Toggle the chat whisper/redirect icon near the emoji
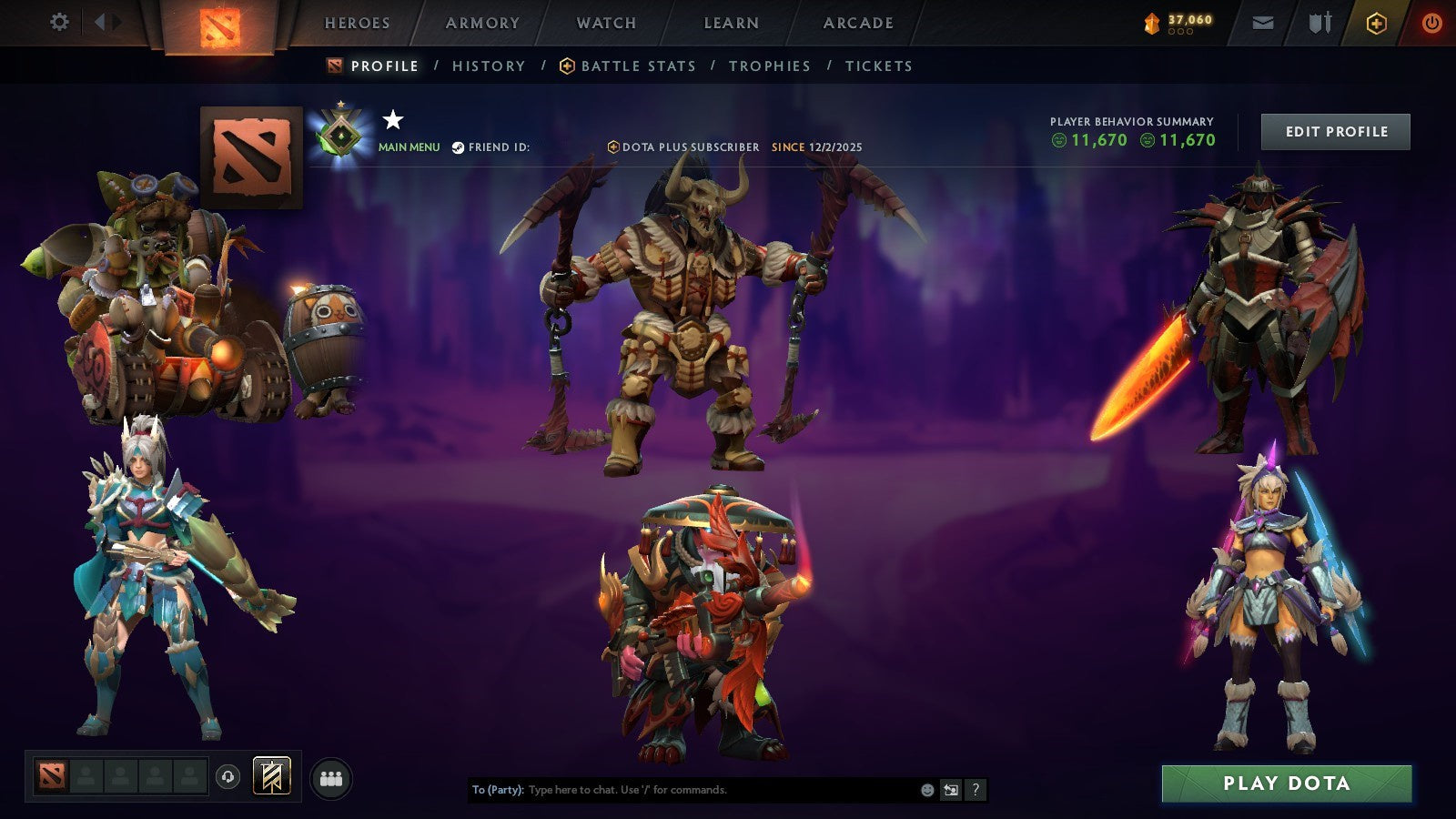Image resolution: width=1456 pixels, height=819 pixels. pos(950,791)
